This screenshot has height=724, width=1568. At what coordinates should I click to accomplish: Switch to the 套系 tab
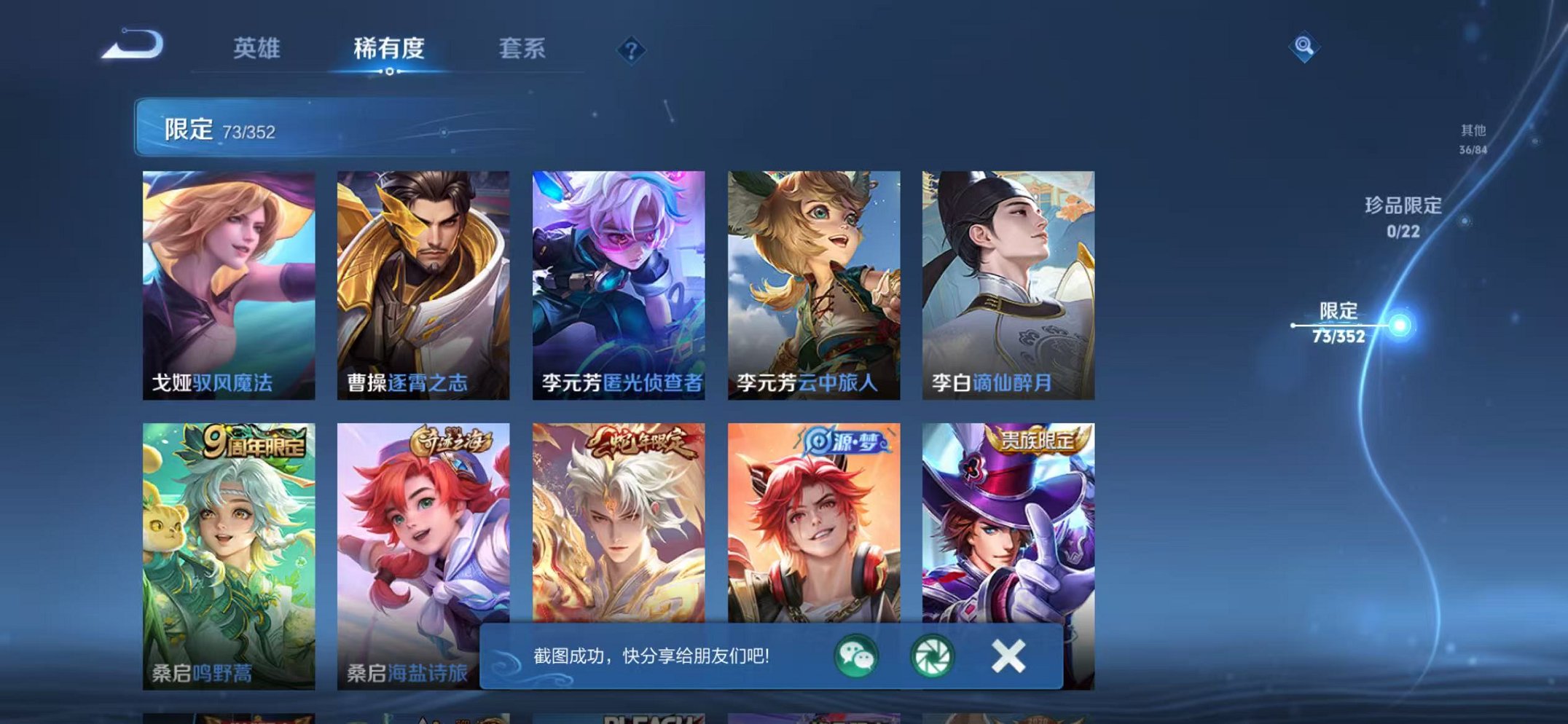click(523, 50)
